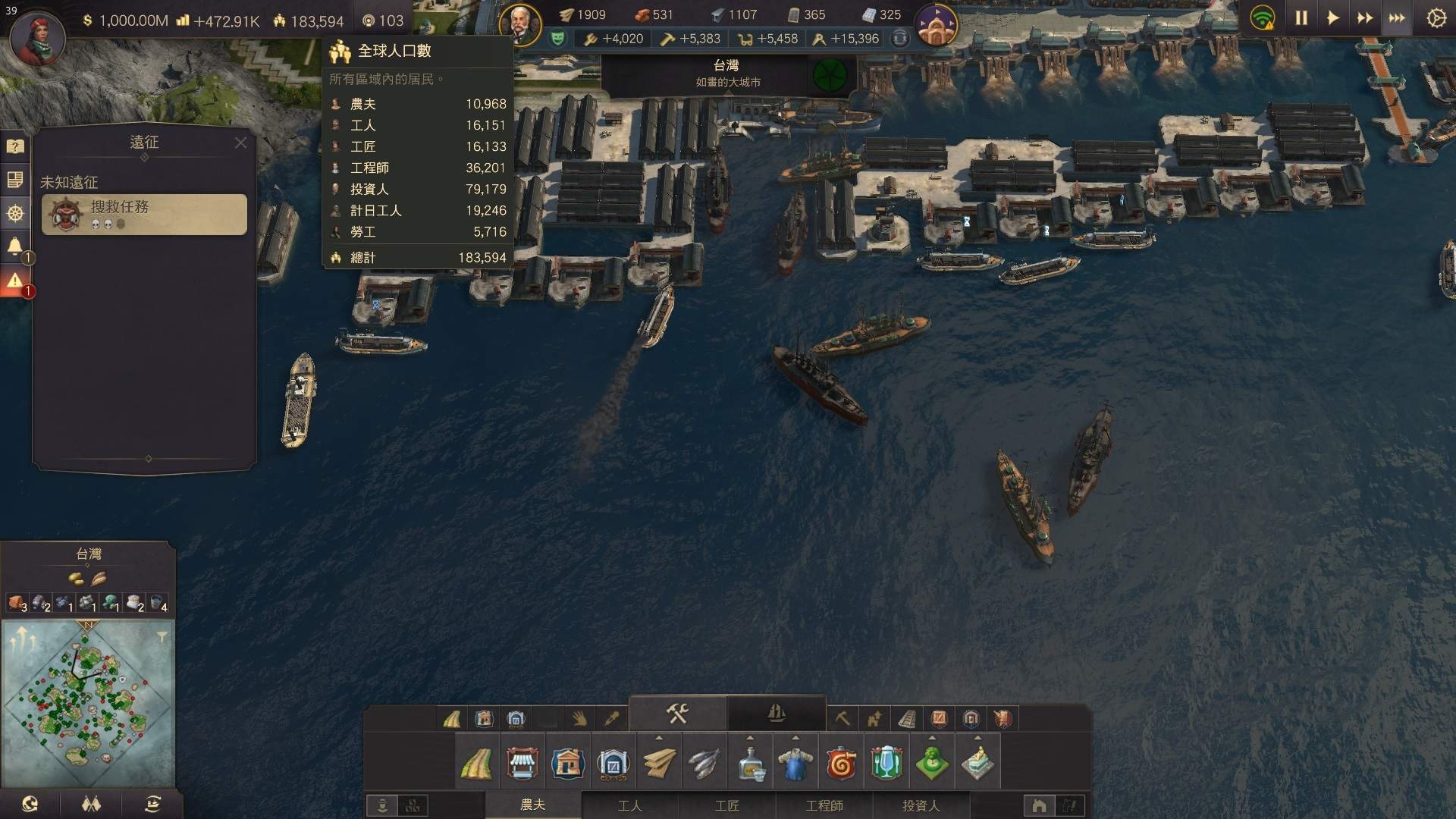Open the ship wheel menu icon

(14, 214)
